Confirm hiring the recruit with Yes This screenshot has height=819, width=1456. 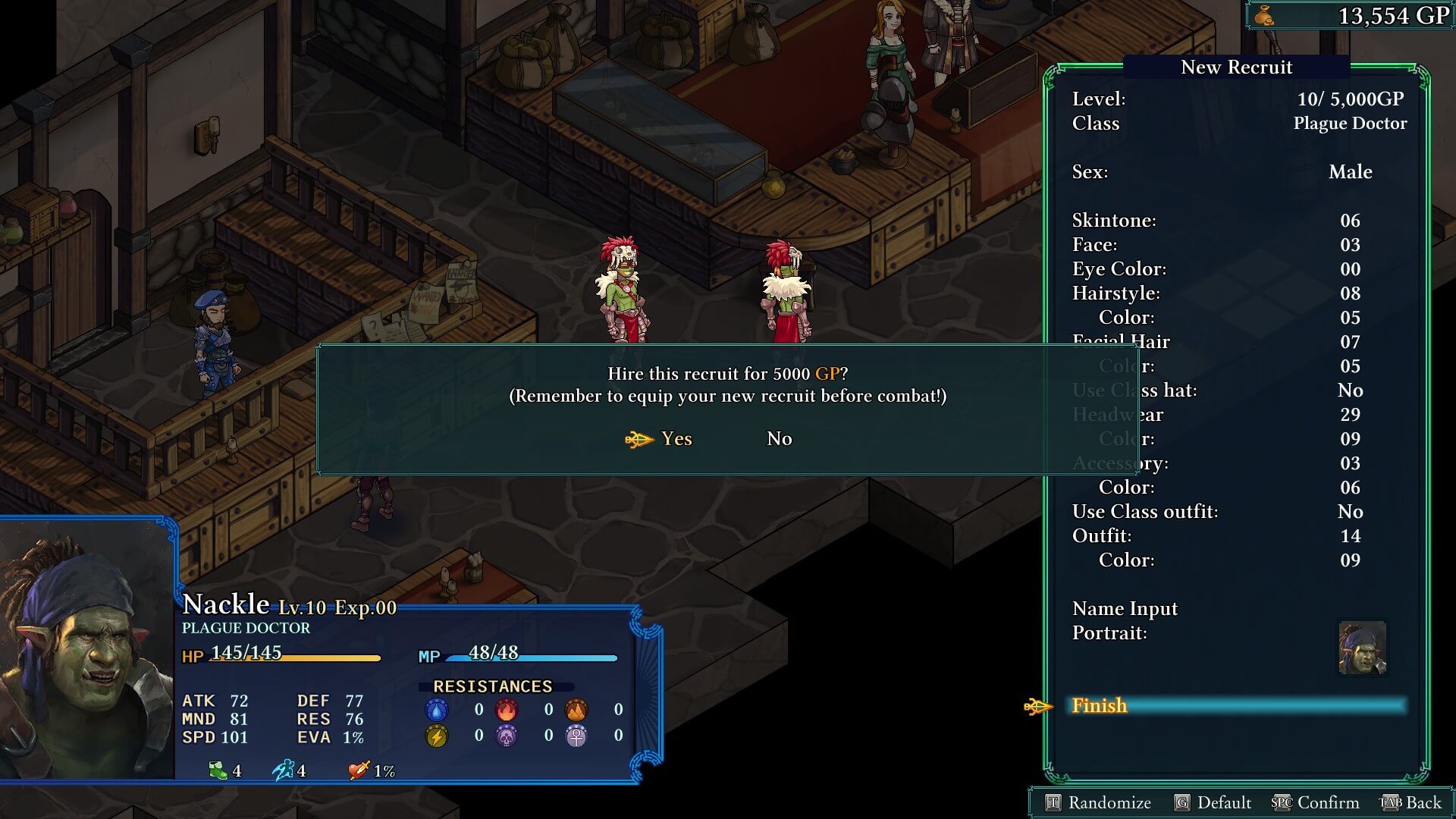point(675,439)
